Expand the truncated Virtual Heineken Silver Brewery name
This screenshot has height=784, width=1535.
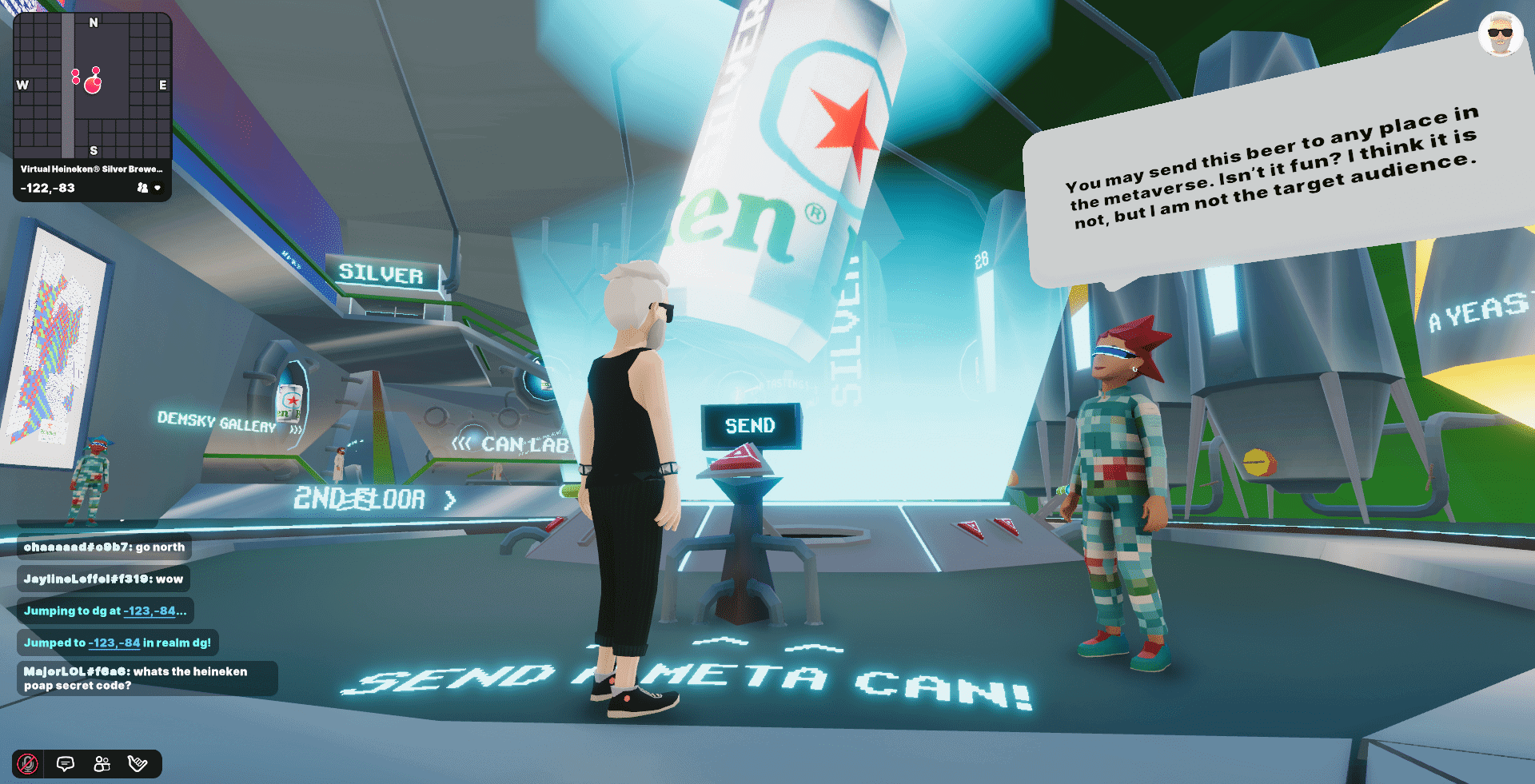coord(90,169)
